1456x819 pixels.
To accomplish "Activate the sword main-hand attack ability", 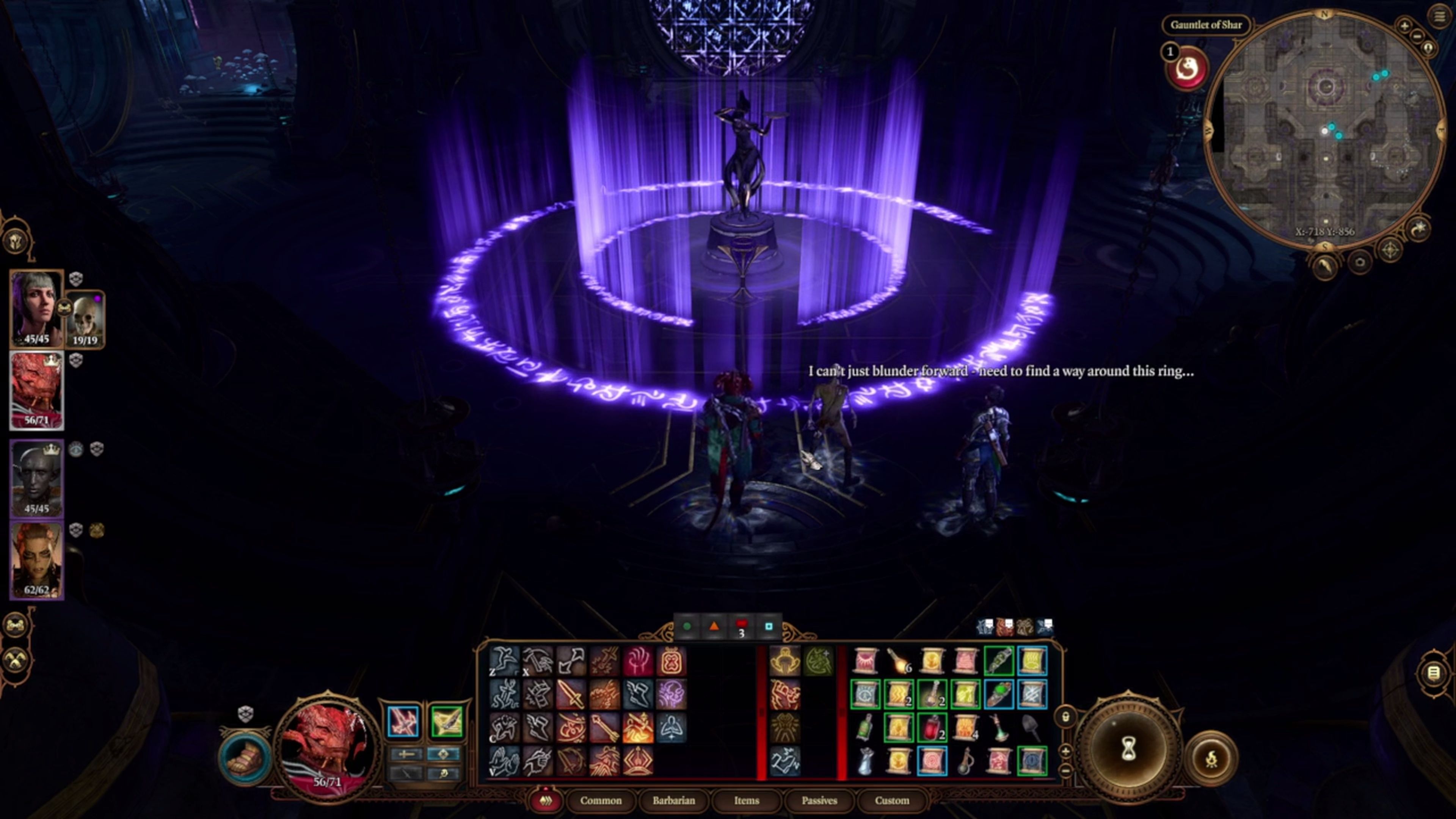I will [570, 694].
